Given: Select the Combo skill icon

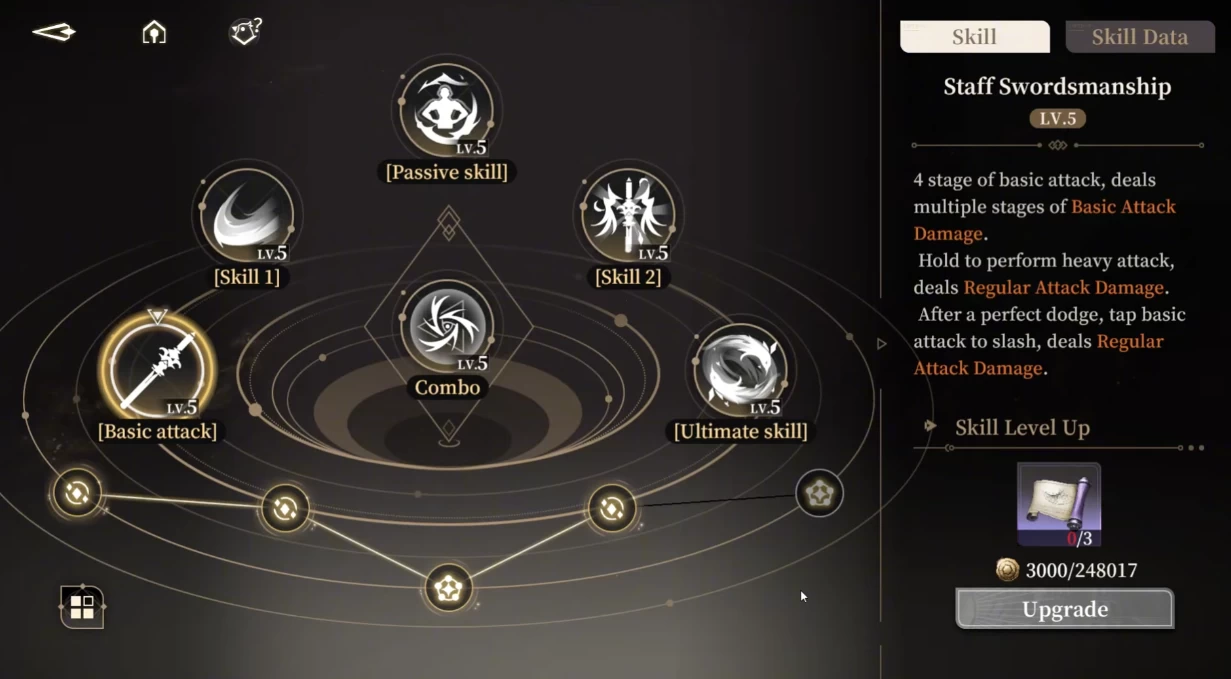Looking at the screenshot, I should pos(447,327).
